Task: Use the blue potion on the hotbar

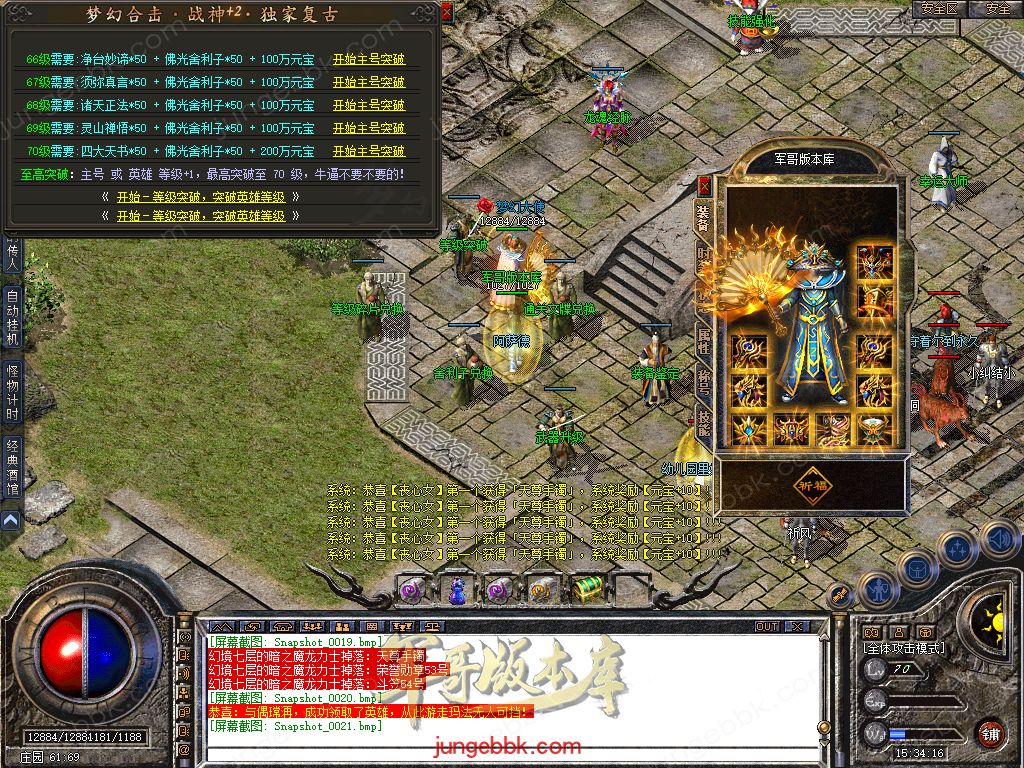Action: (x=457, y=591)
